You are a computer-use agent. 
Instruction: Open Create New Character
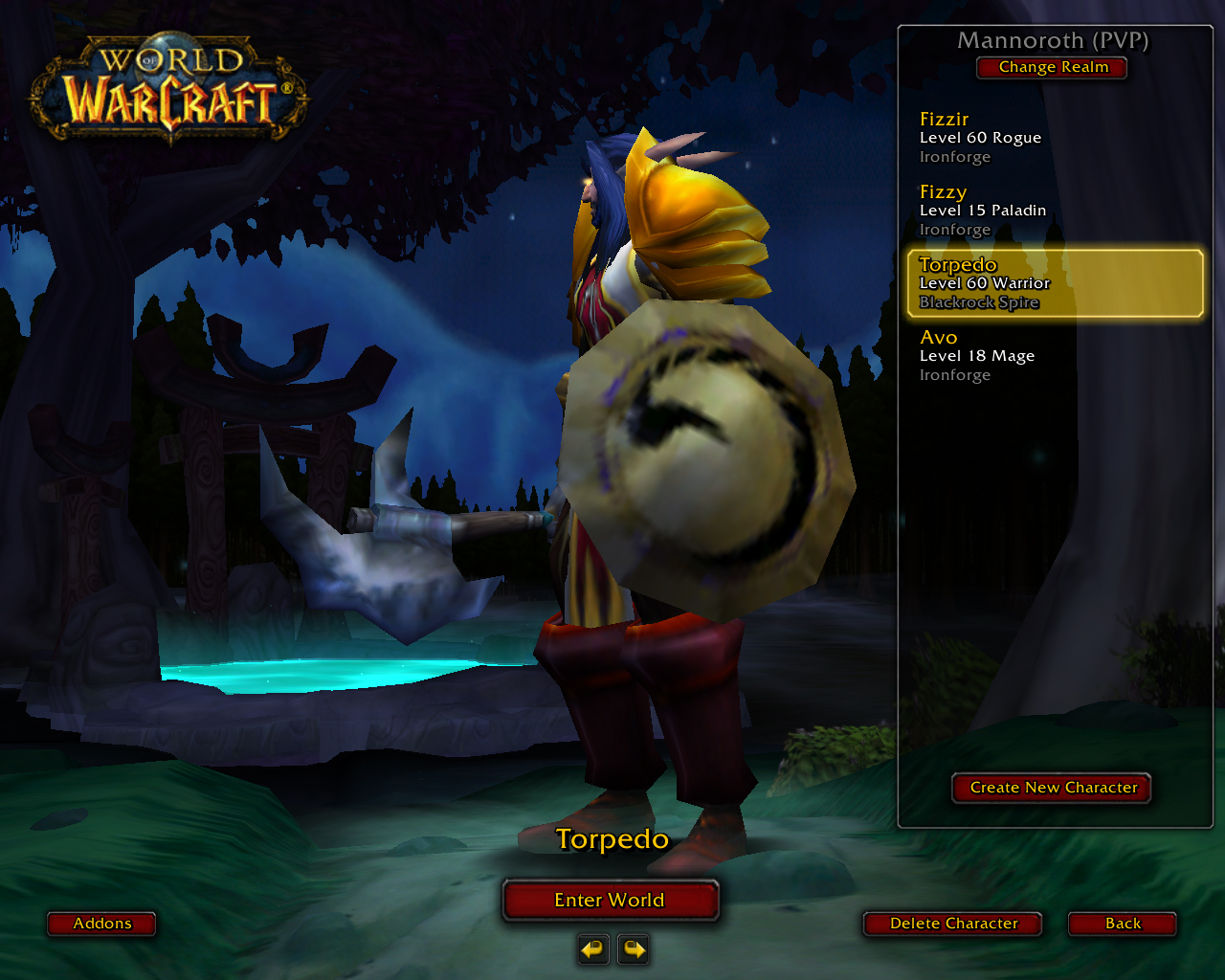[x=1052, y=788]
